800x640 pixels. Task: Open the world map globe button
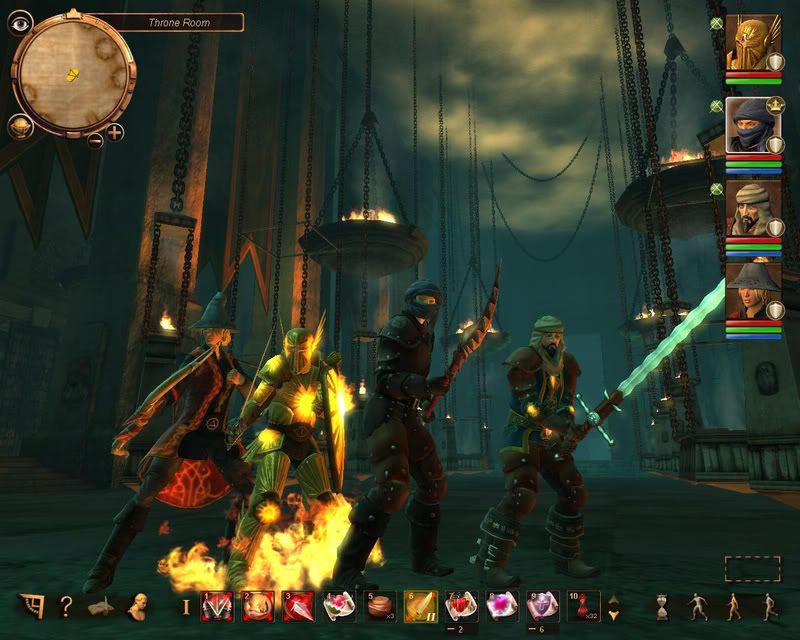point(21,127)
